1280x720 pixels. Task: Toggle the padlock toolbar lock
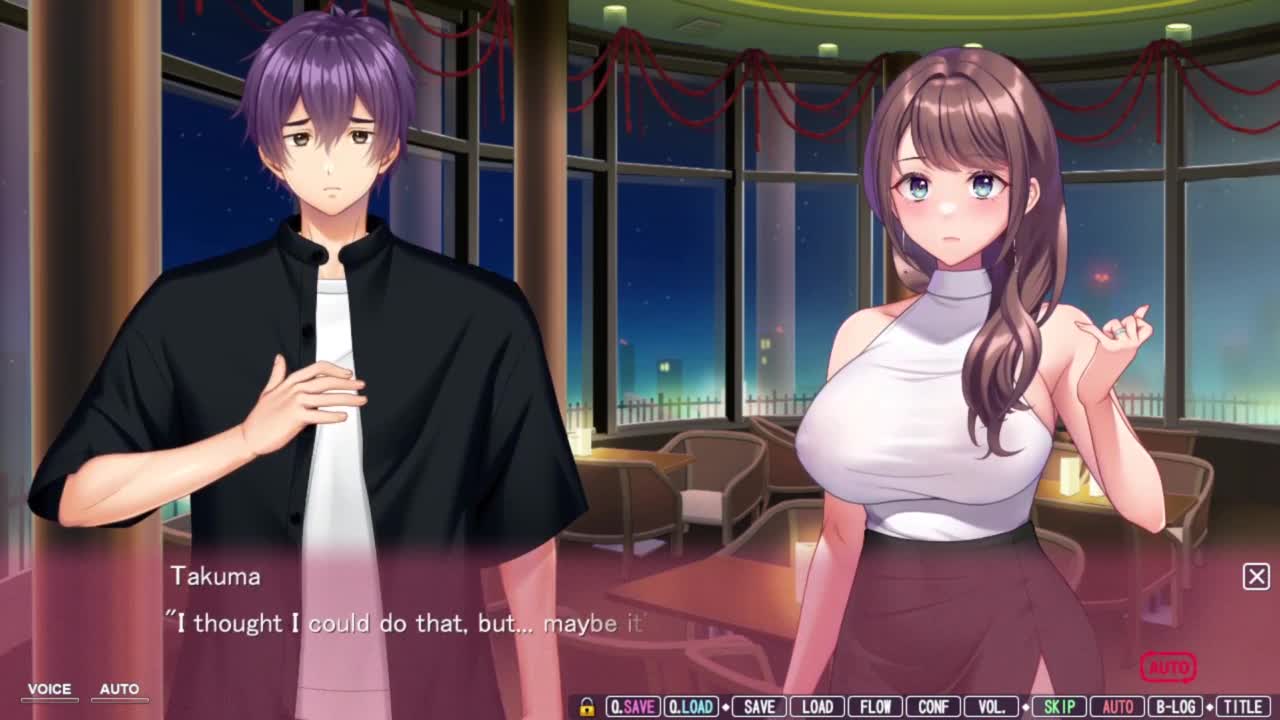click(587, 707)
